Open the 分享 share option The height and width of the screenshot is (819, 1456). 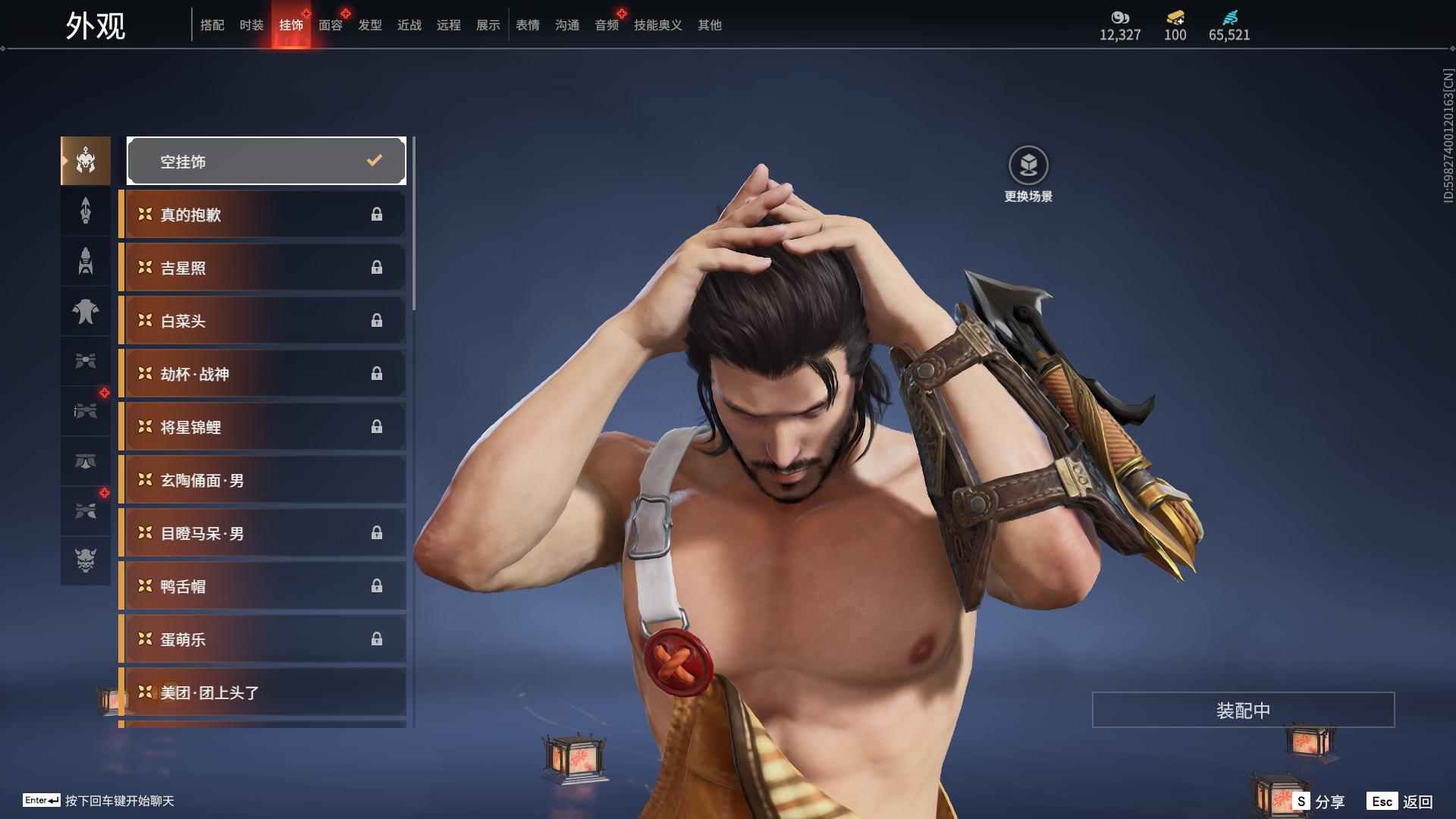(1319, 801)
